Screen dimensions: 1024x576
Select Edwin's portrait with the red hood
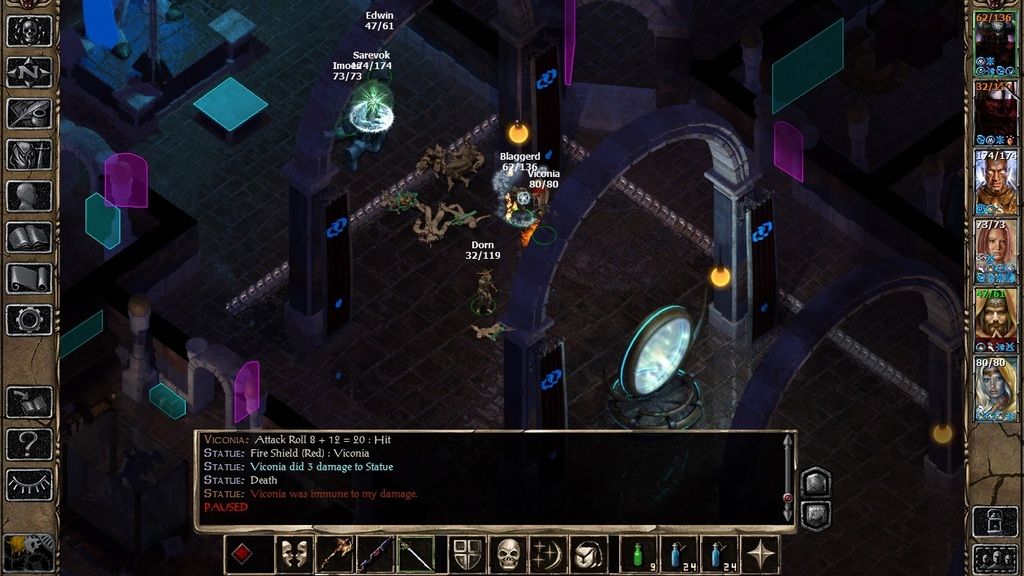coord(995,321)
